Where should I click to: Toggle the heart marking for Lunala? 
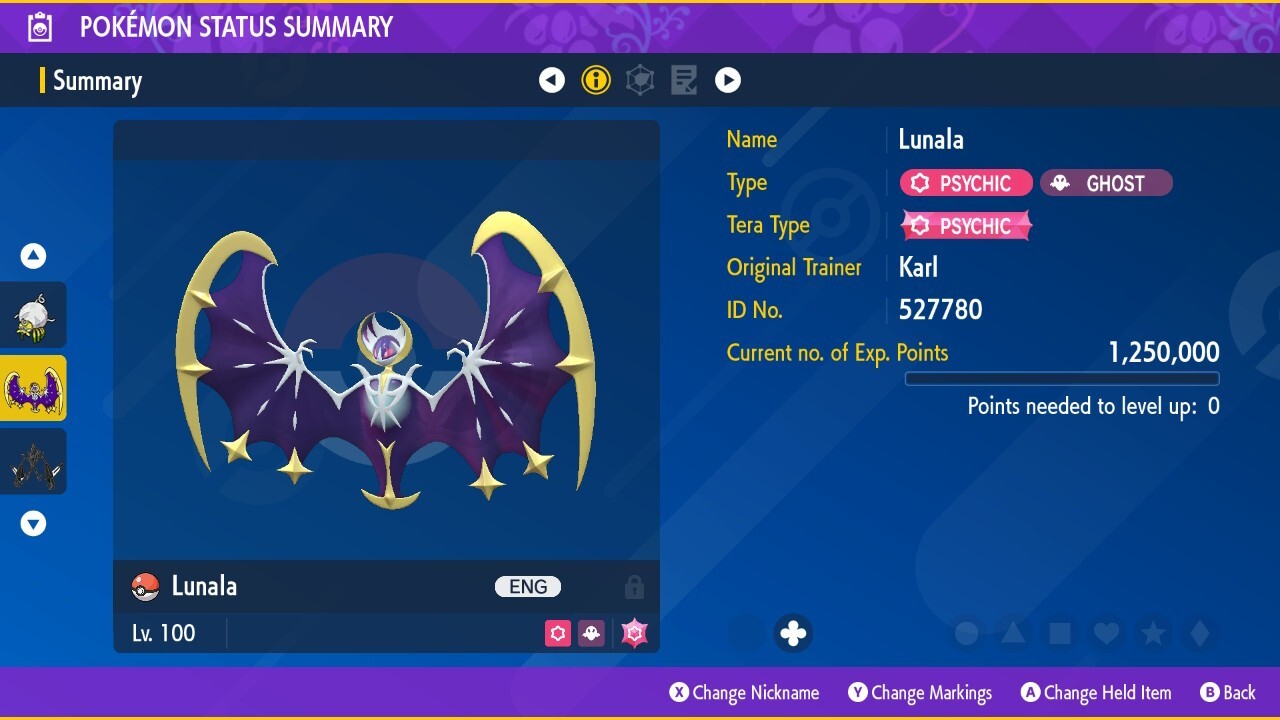coord(1106,632)
